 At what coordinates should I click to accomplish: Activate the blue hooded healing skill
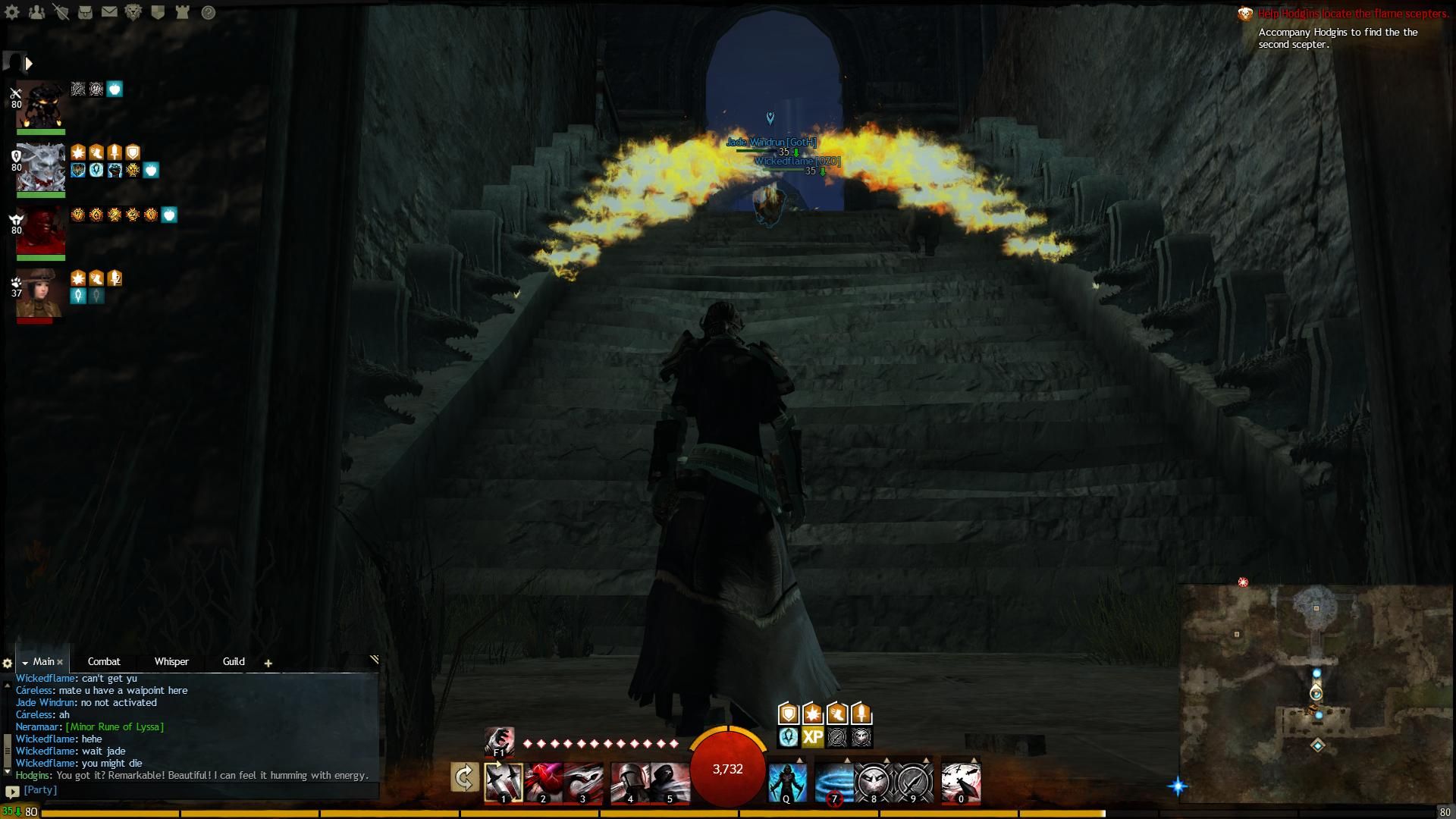[x=787, y=782]
